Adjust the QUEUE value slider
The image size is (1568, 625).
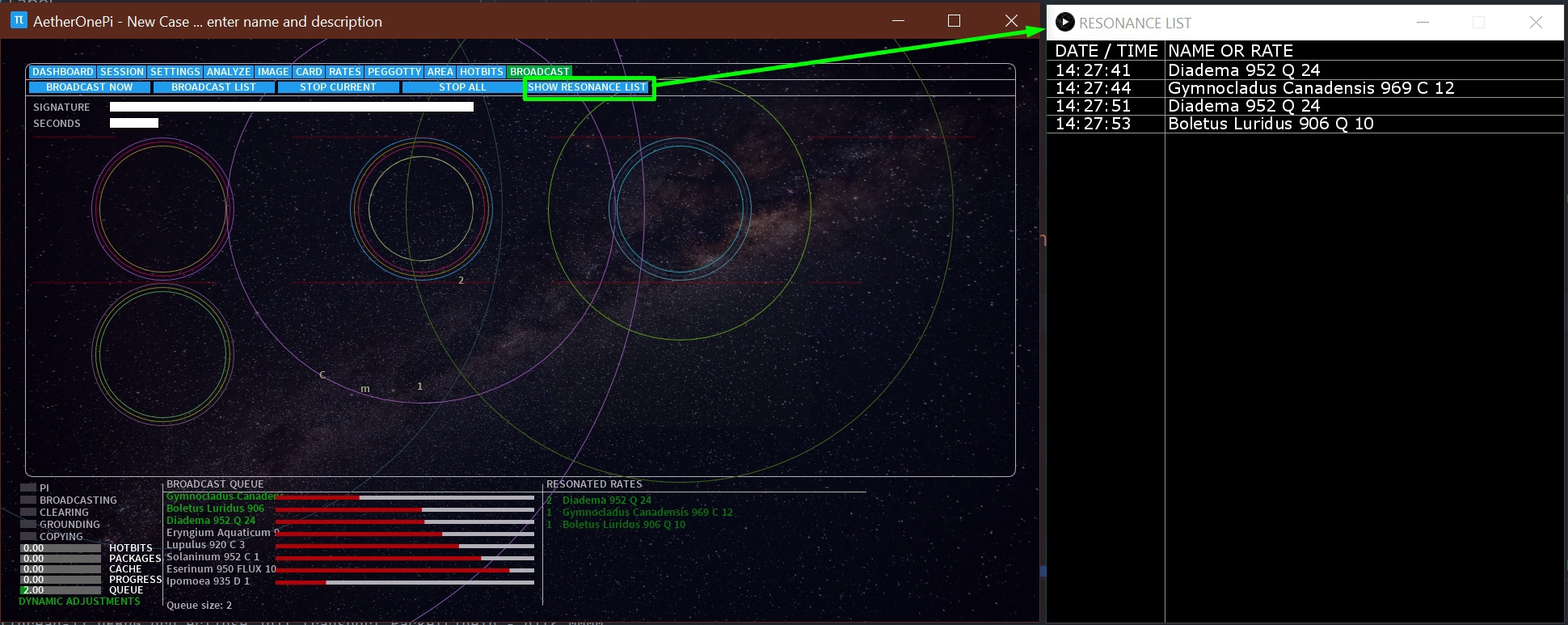(61, 590)
